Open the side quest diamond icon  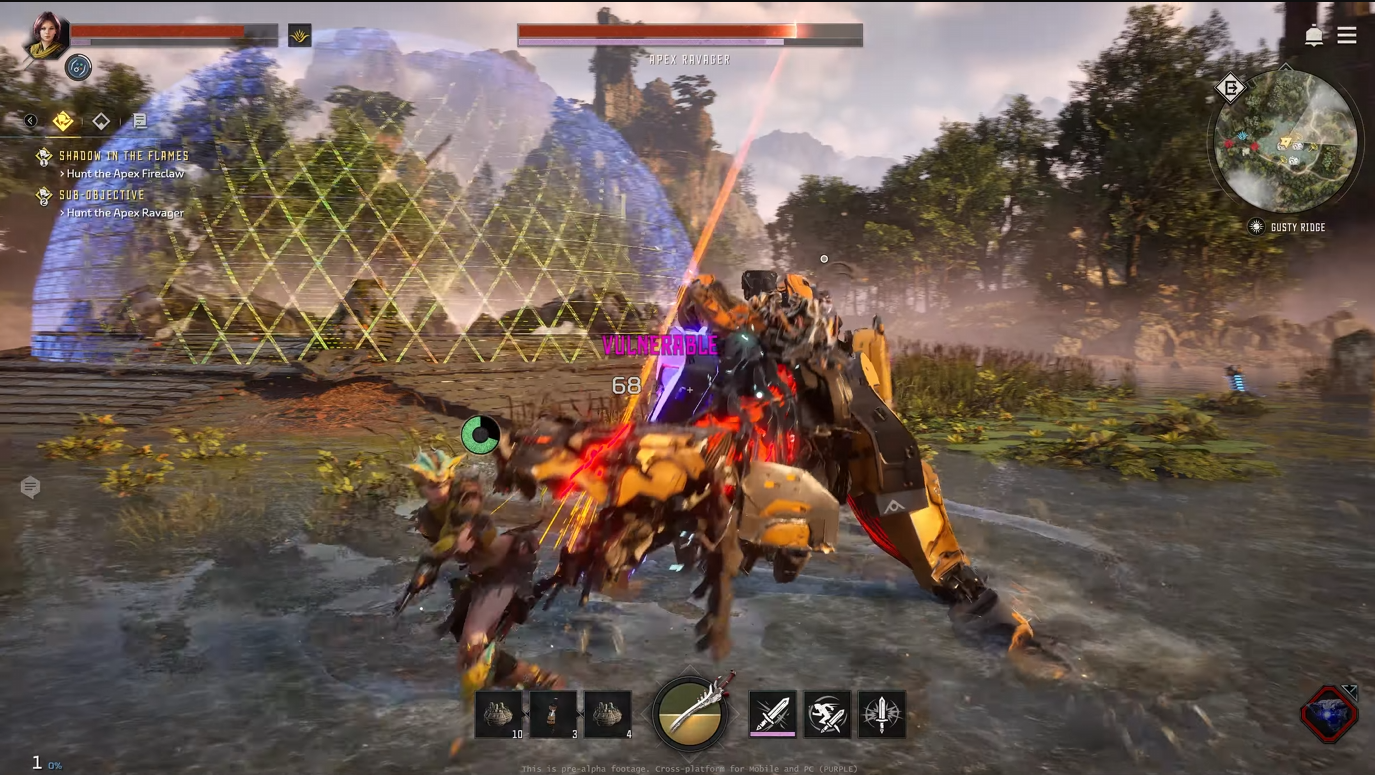pos(100,120)
